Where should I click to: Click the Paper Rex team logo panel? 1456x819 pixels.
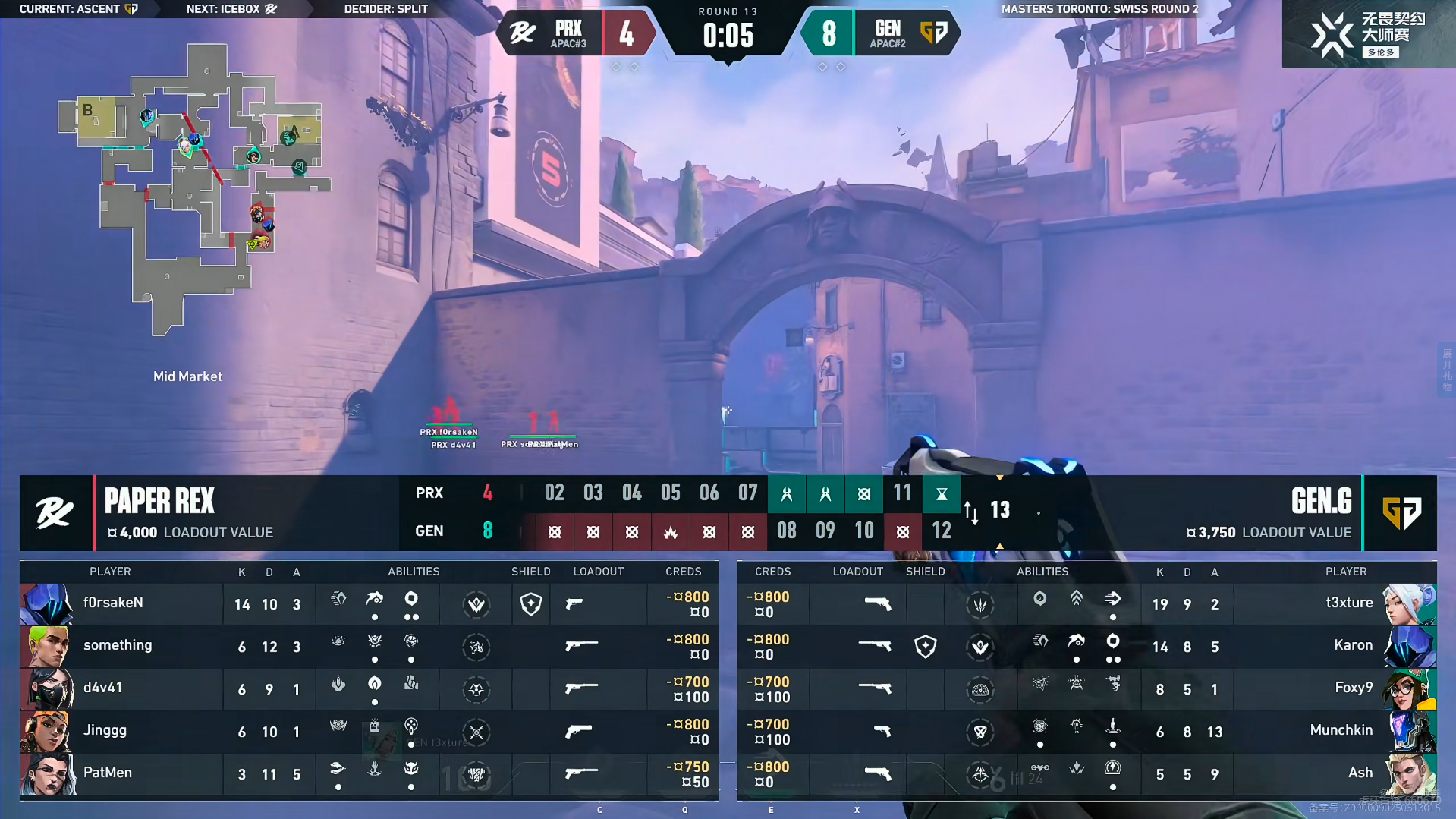tap(55, 513)
